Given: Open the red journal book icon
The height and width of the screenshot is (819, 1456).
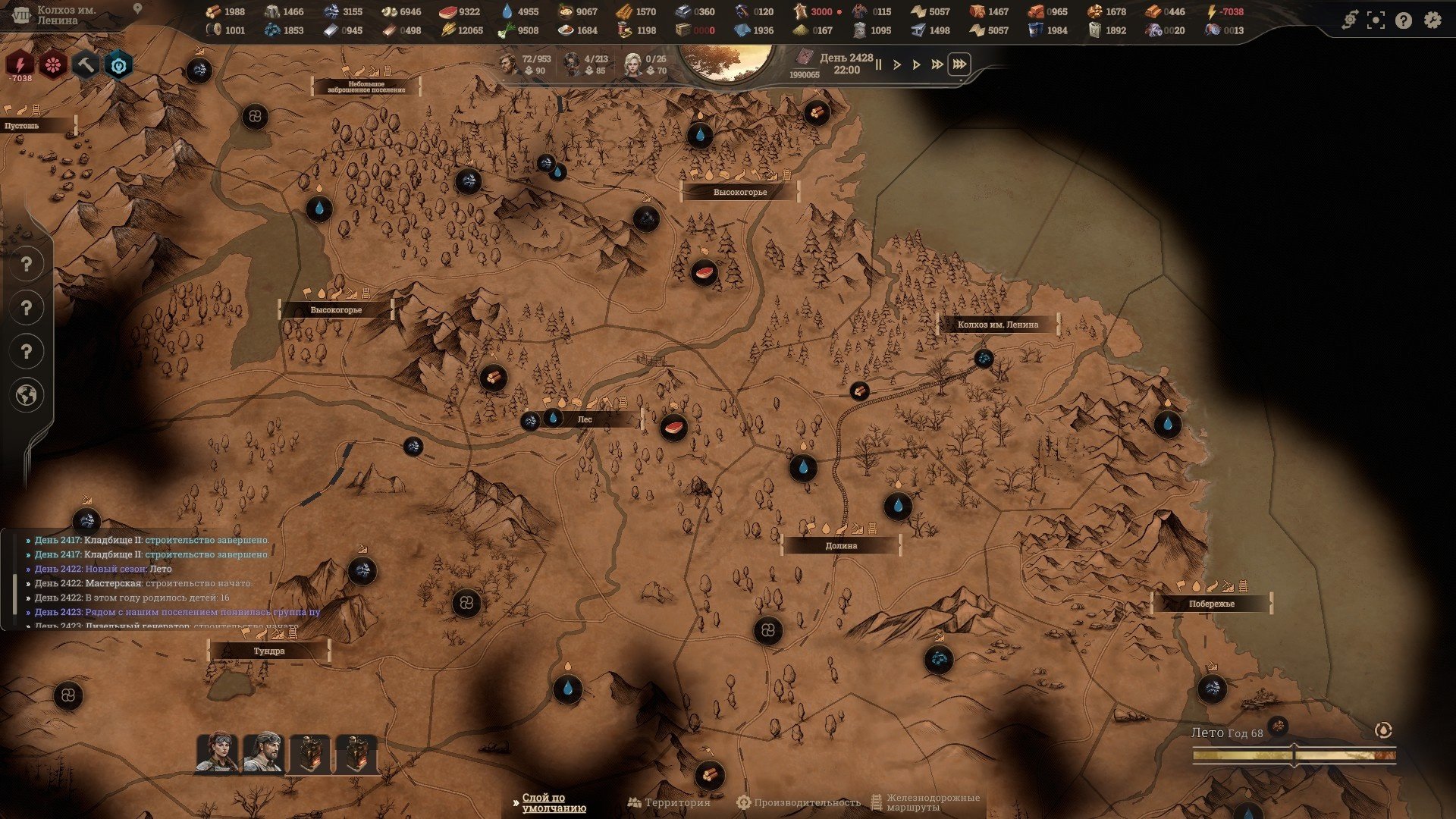Looking at the screenshot, I should [804, 58].
